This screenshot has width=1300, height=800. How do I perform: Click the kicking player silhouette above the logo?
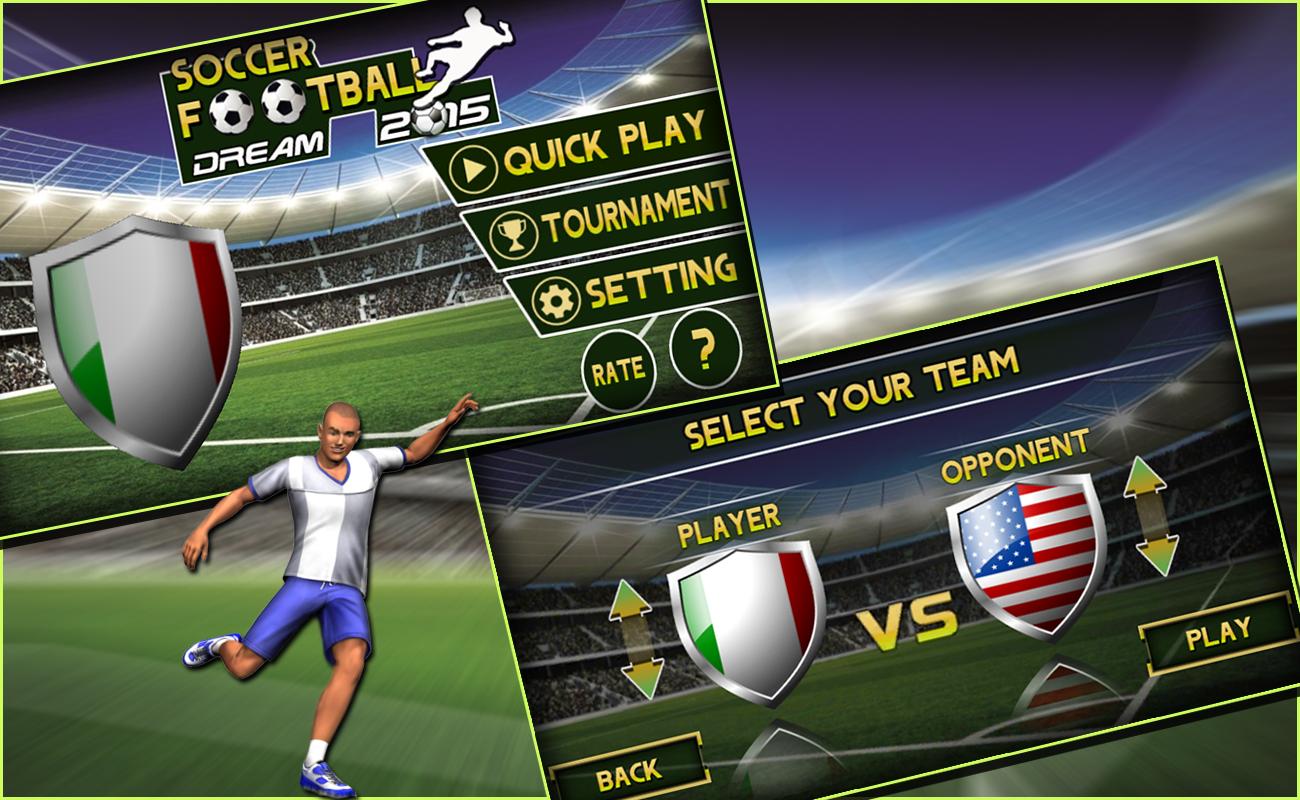[x=468, y=45]
